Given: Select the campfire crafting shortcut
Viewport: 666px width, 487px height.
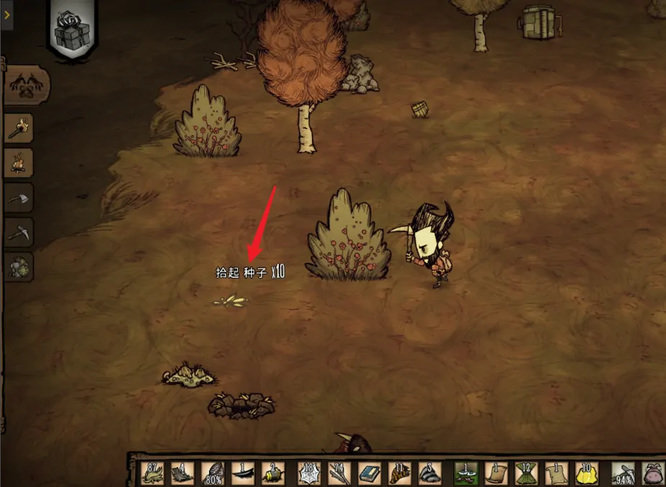Looking at the screenshot, I should coord(20,162).
